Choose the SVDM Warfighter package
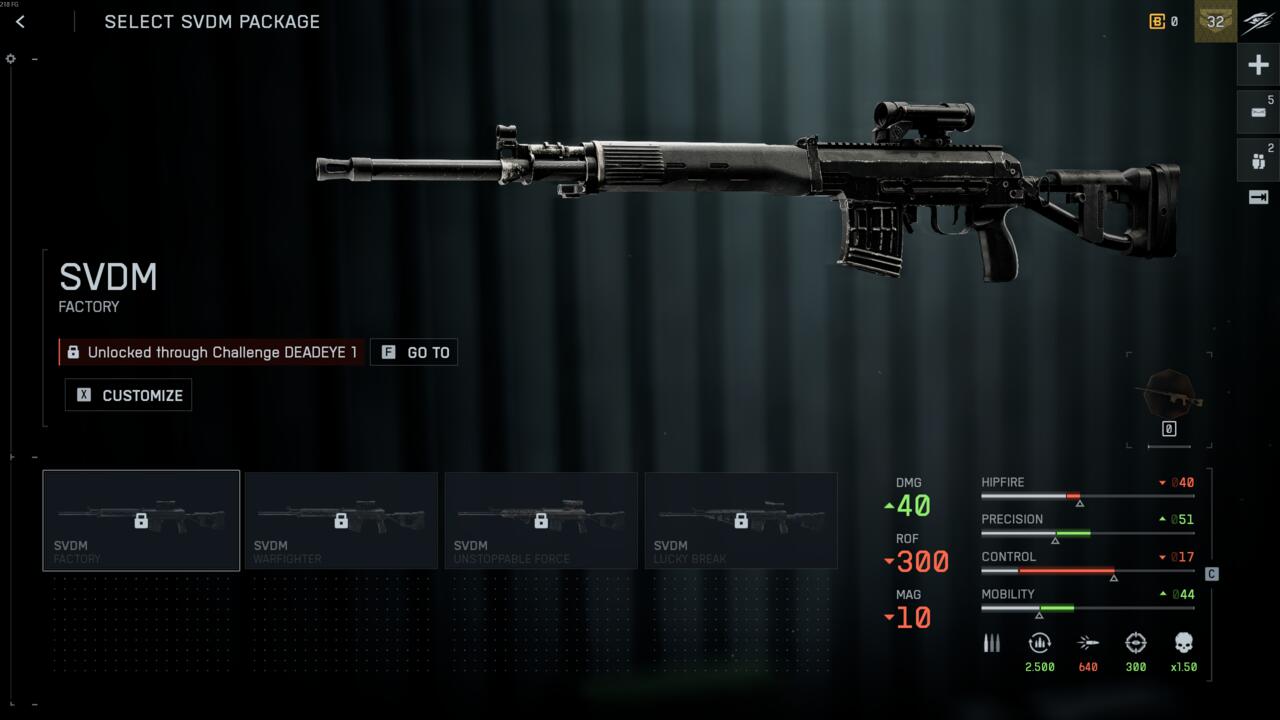The image size is (1280, 720). point(341,520)
